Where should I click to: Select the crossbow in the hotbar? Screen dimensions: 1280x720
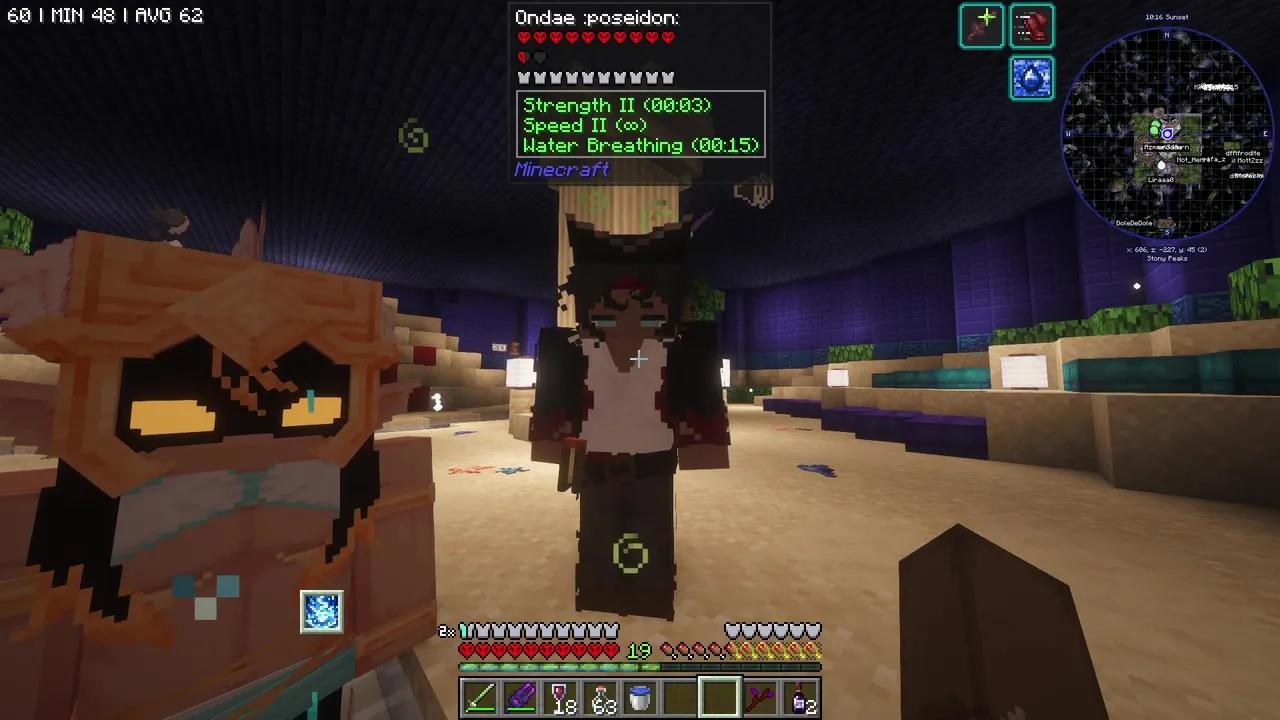761,695
